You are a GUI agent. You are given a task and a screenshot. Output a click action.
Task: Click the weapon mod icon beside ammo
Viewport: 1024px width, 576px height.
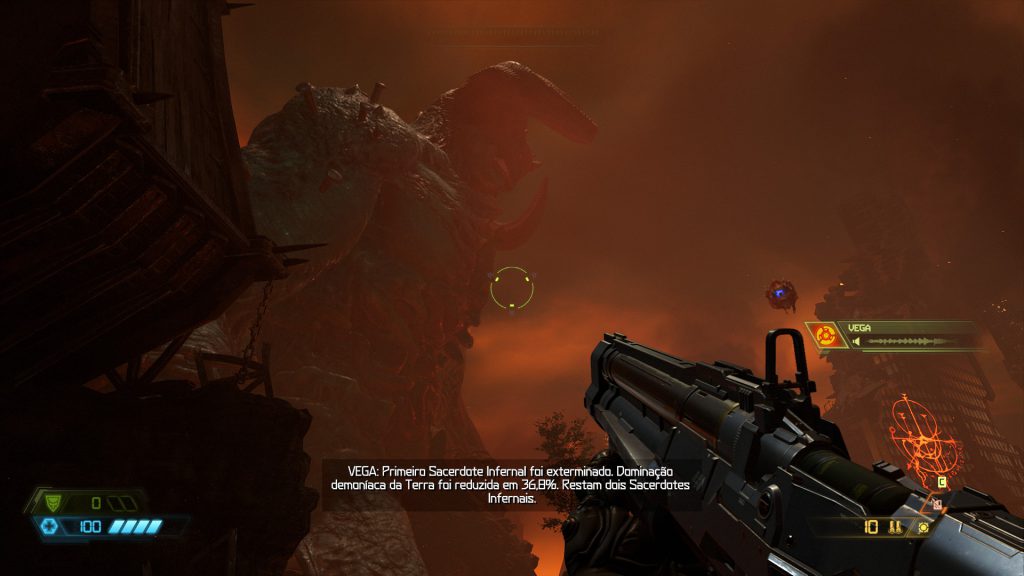point(923,527)
